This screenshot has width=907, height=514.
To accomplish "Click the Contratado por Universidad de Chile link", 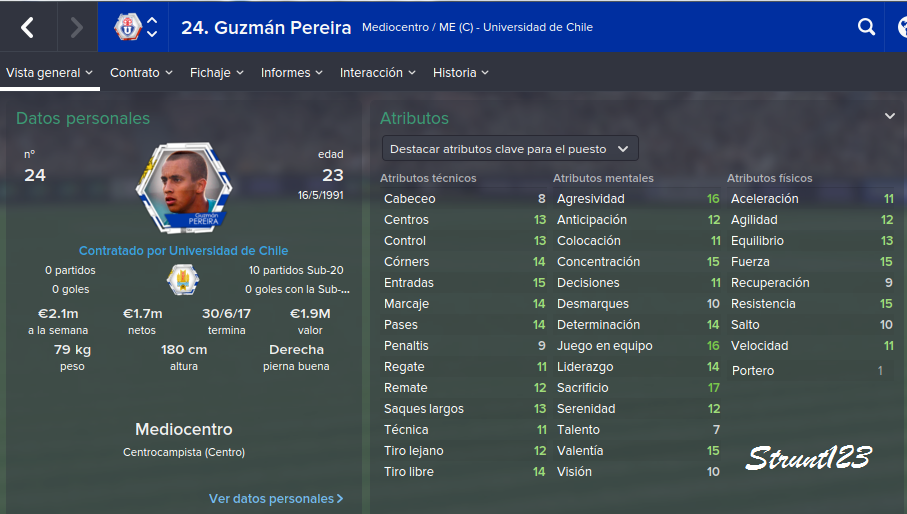I will point(183,251).
